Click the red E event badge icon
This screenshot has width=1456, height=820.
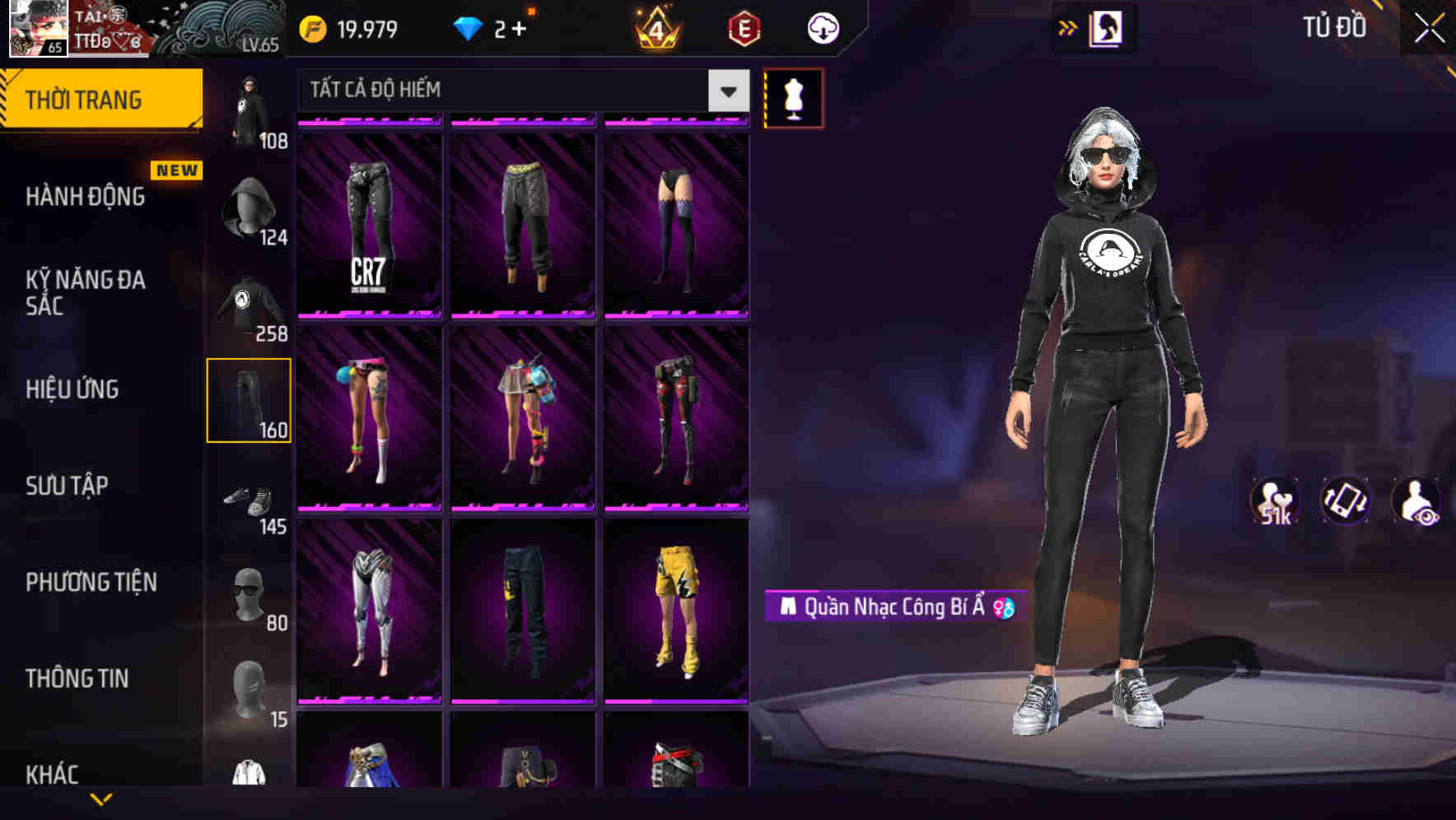pos(742,27)
